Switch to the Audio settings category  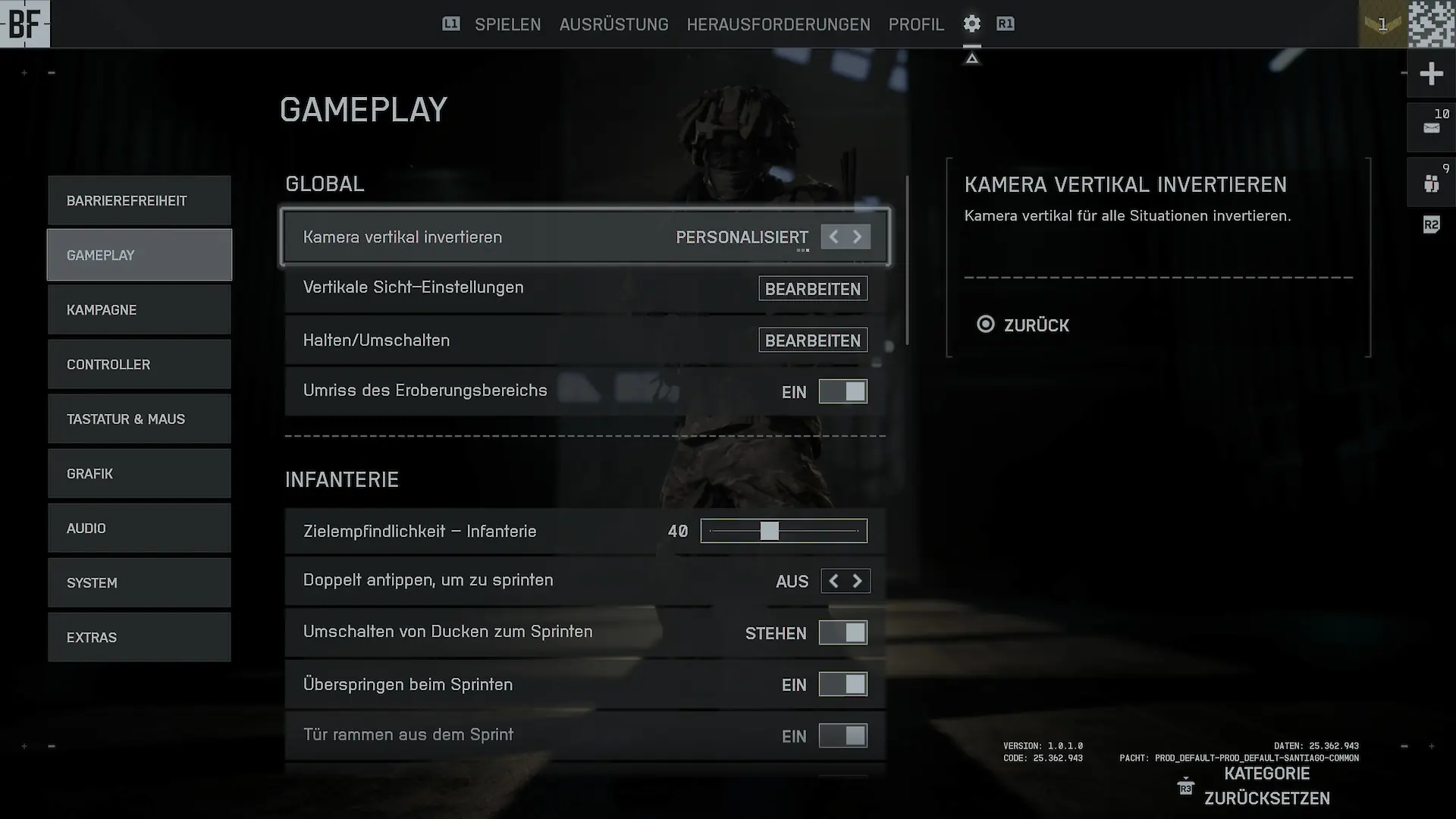tap(140, 529)
